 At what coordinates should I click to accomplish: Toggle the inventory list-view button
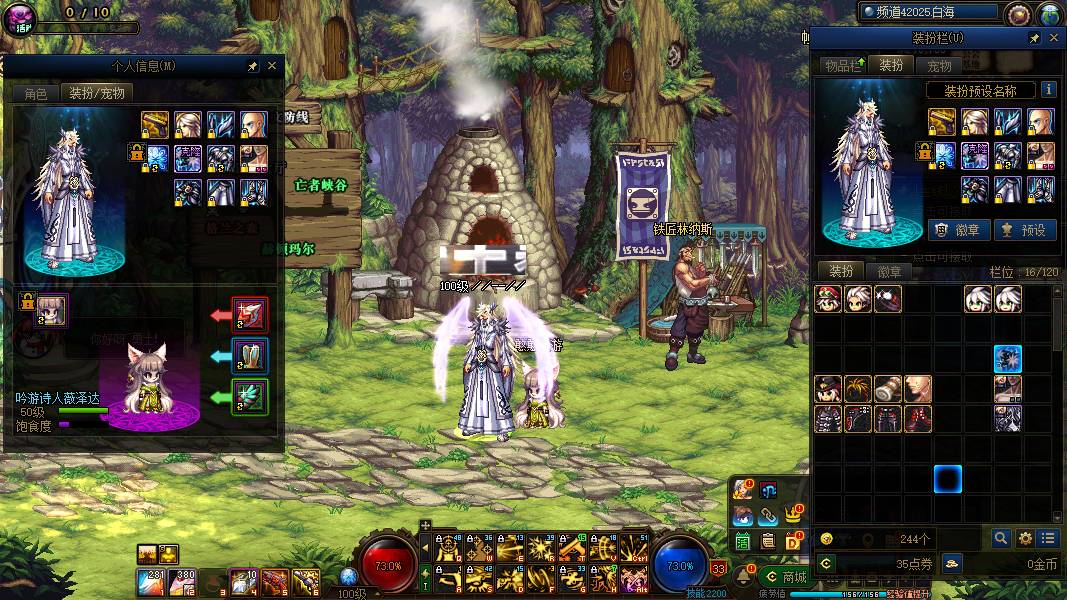[1046, 538]
